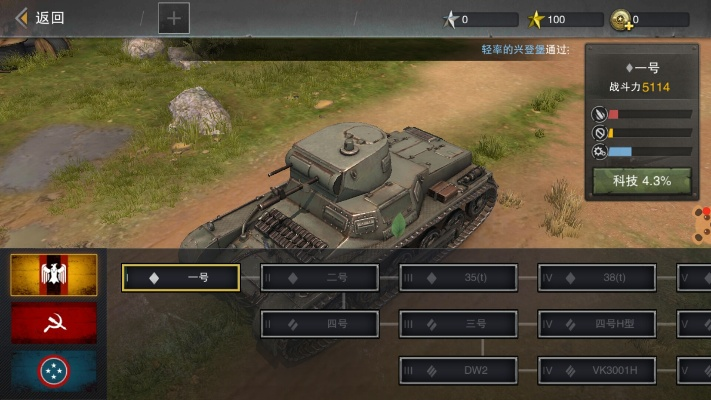Go back with the 返回 button
This screenshot has height=400, width=711.
[40, 17]
